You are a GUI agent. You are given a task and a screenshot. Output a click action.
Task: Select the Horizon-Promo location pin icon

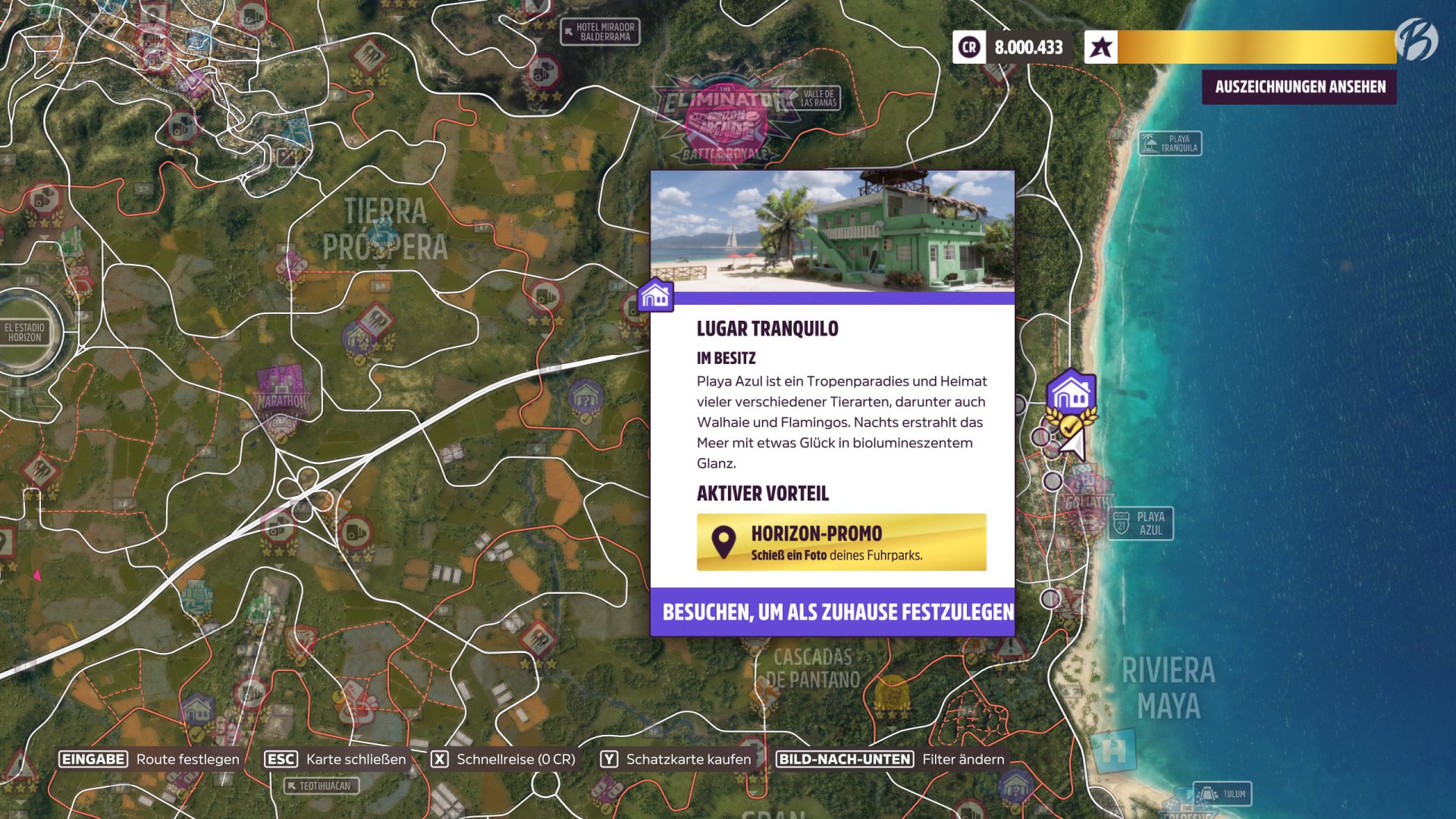(723, 540)
